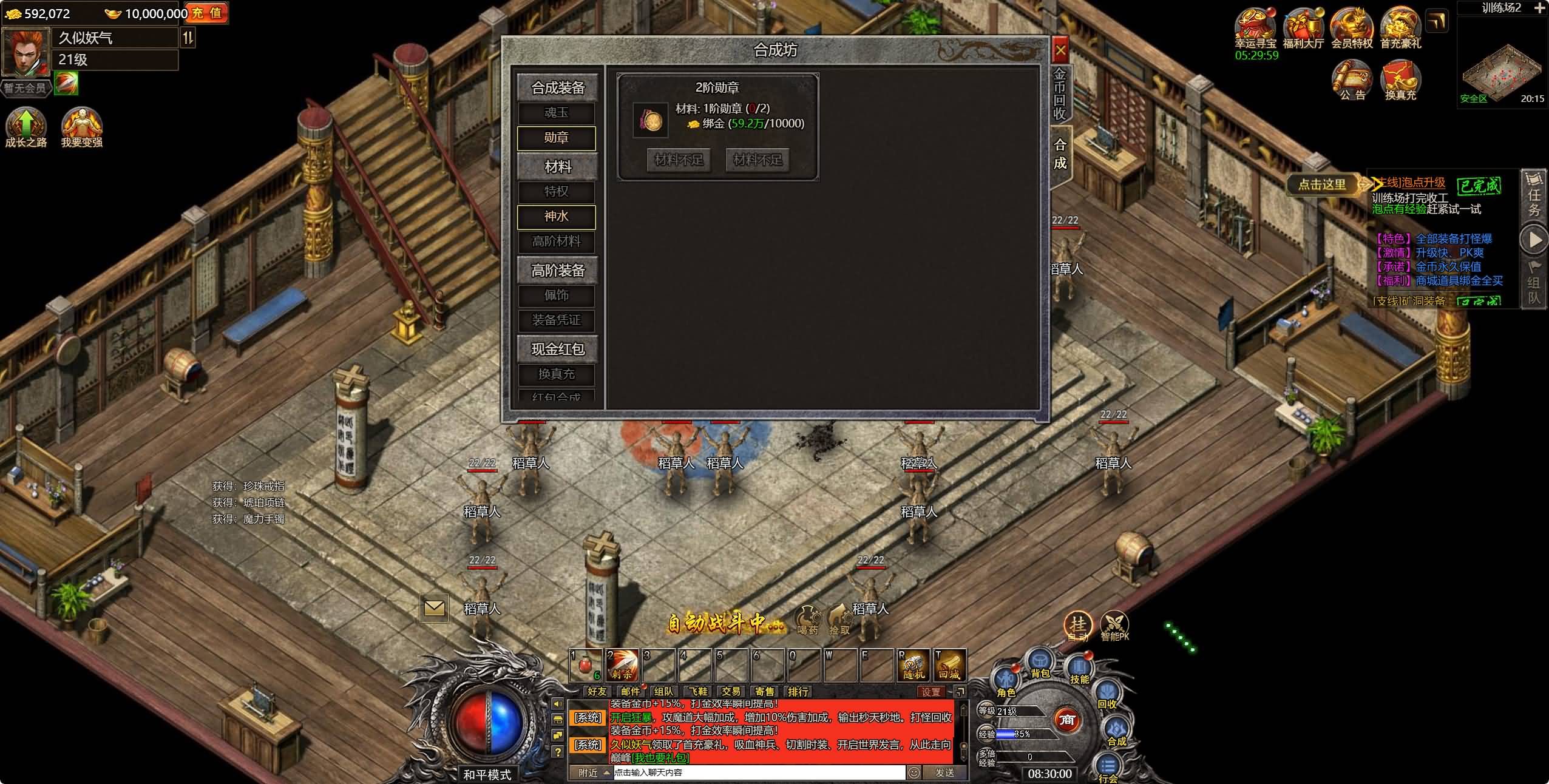Expand the 高阶装备 section header

tap(557, 270)
